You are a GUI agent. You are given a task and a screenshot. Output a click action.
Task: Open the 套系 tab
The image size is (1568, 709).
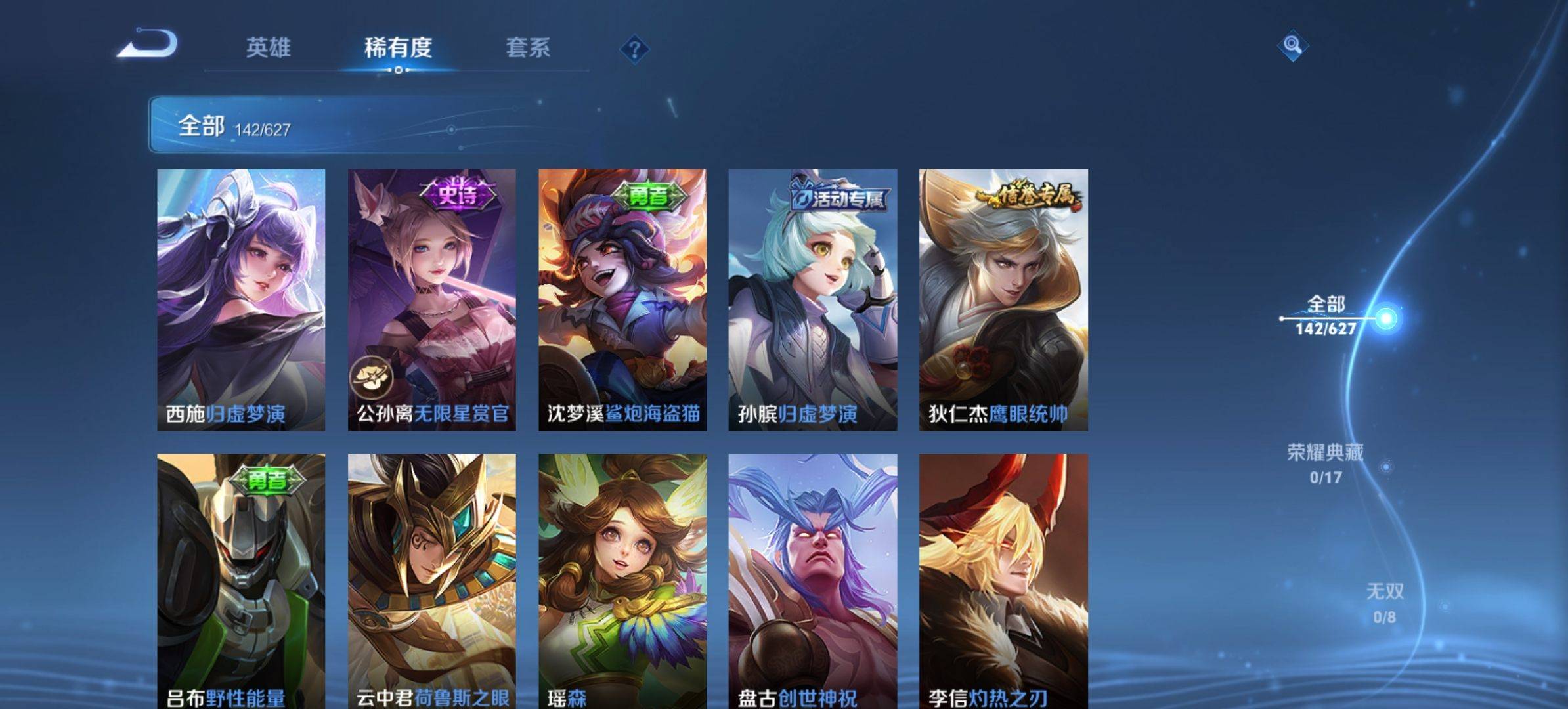click(x=528, y=48)
